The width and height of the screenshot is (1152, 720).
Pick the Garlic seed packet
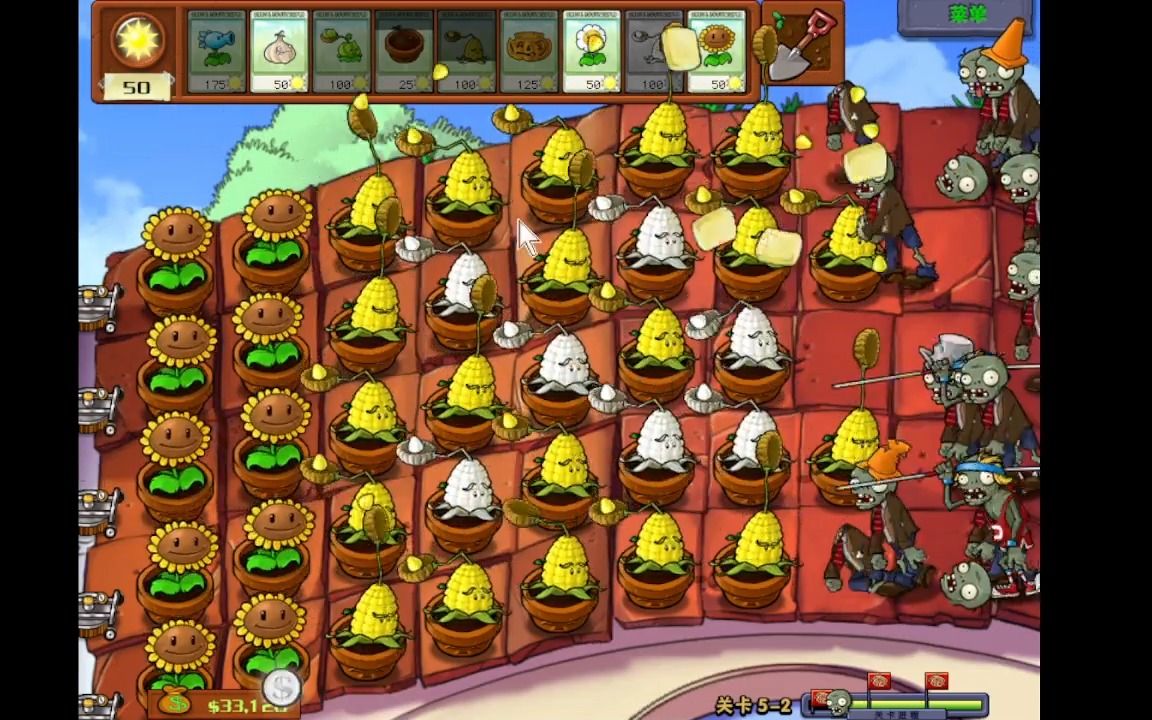point(278,53)
